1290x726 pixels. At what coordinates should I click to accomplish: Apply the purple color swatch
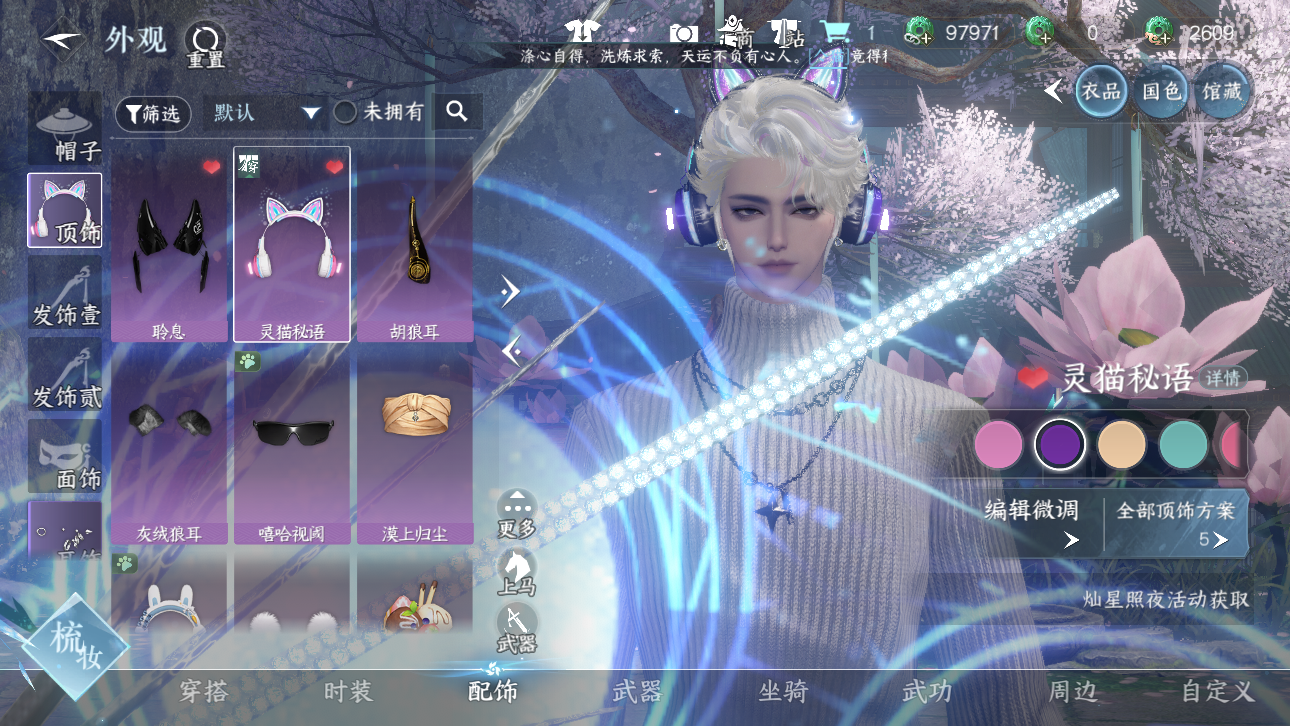click(1059, 444)
